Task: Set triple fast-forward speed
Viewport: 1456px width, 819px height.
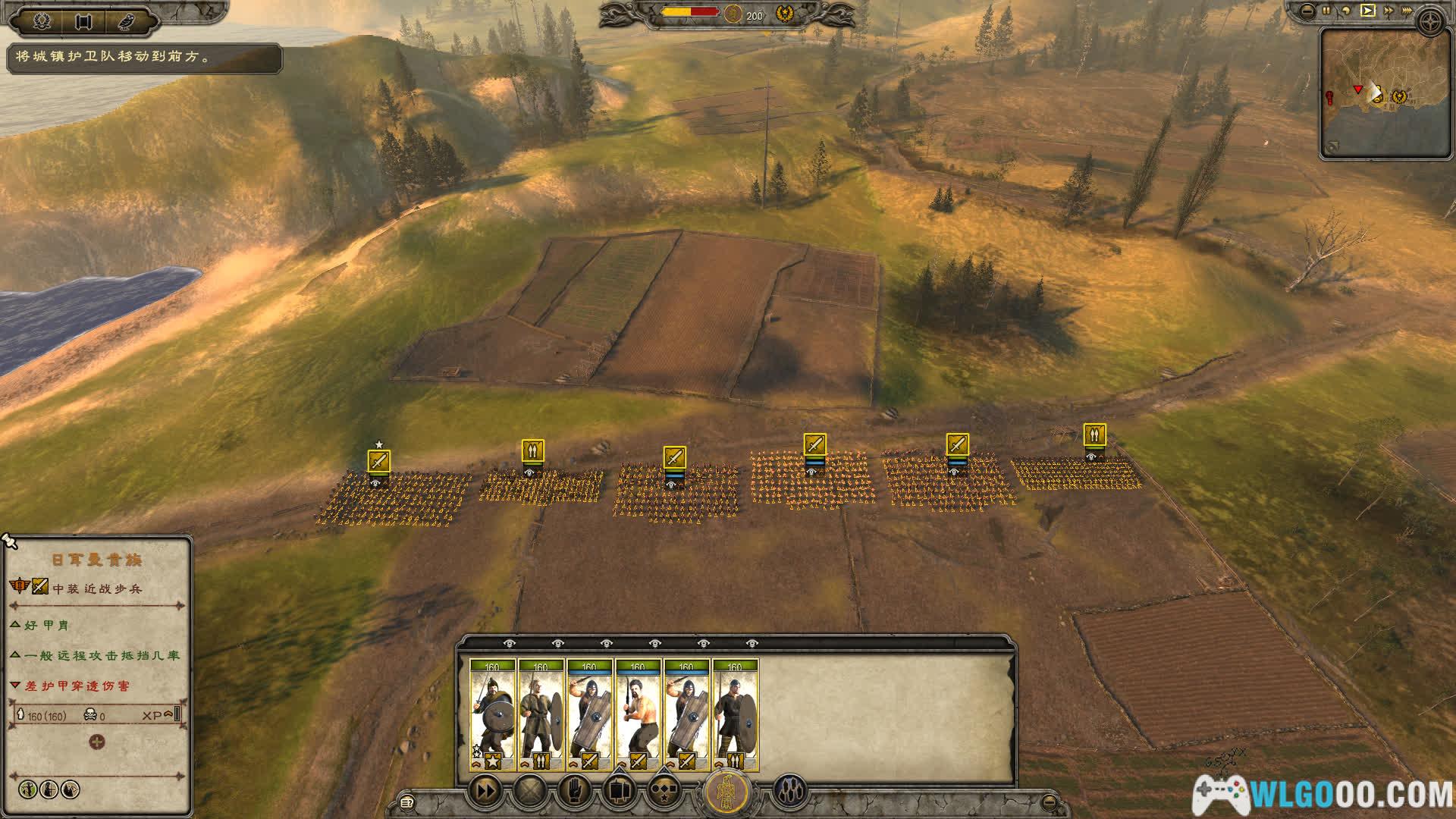Action: [x=1410, y=11]
